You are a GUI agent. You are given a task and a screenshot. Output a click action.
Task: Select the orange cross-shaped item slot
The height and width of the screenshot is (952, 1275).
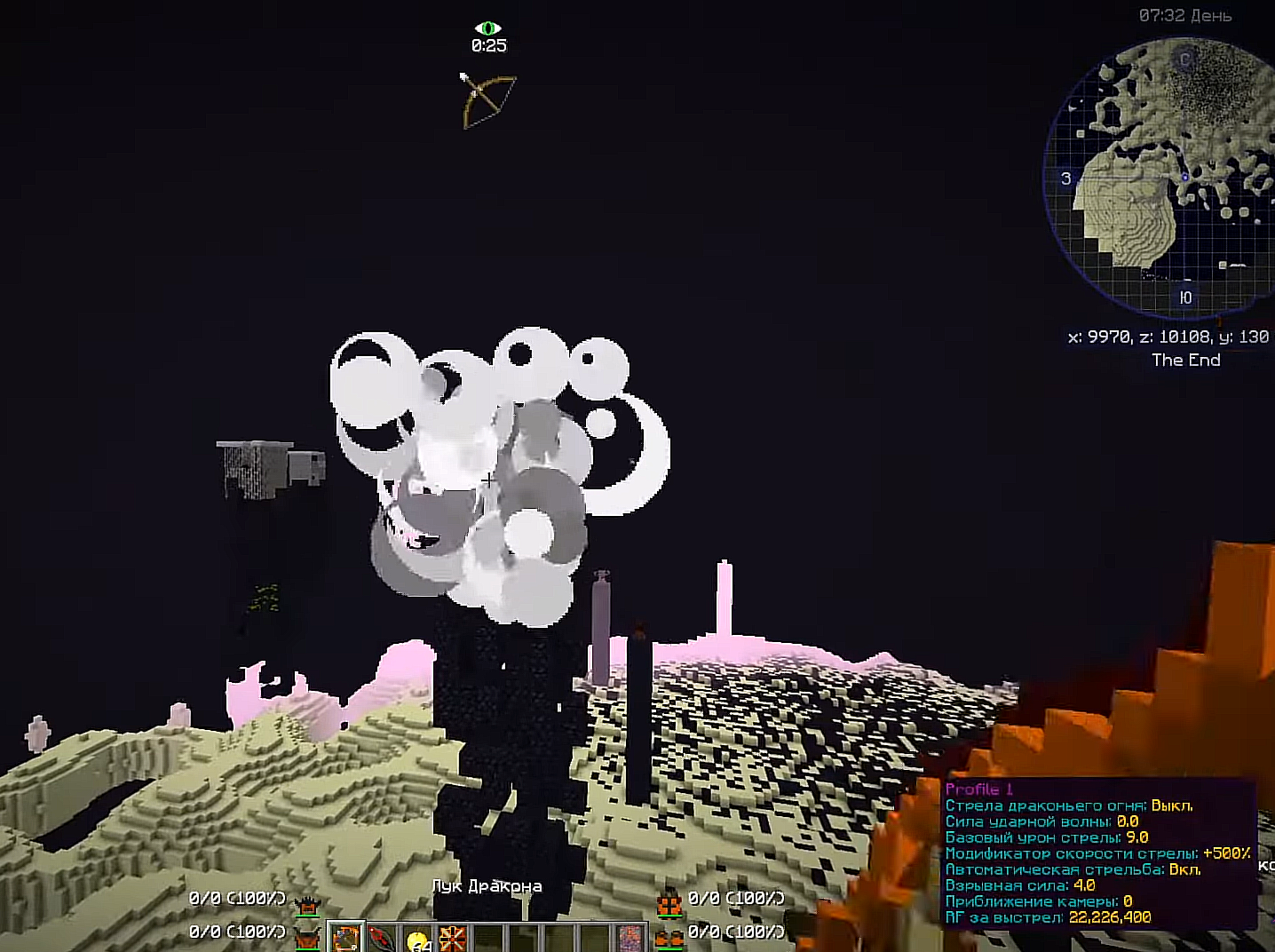tap(454, 939)
